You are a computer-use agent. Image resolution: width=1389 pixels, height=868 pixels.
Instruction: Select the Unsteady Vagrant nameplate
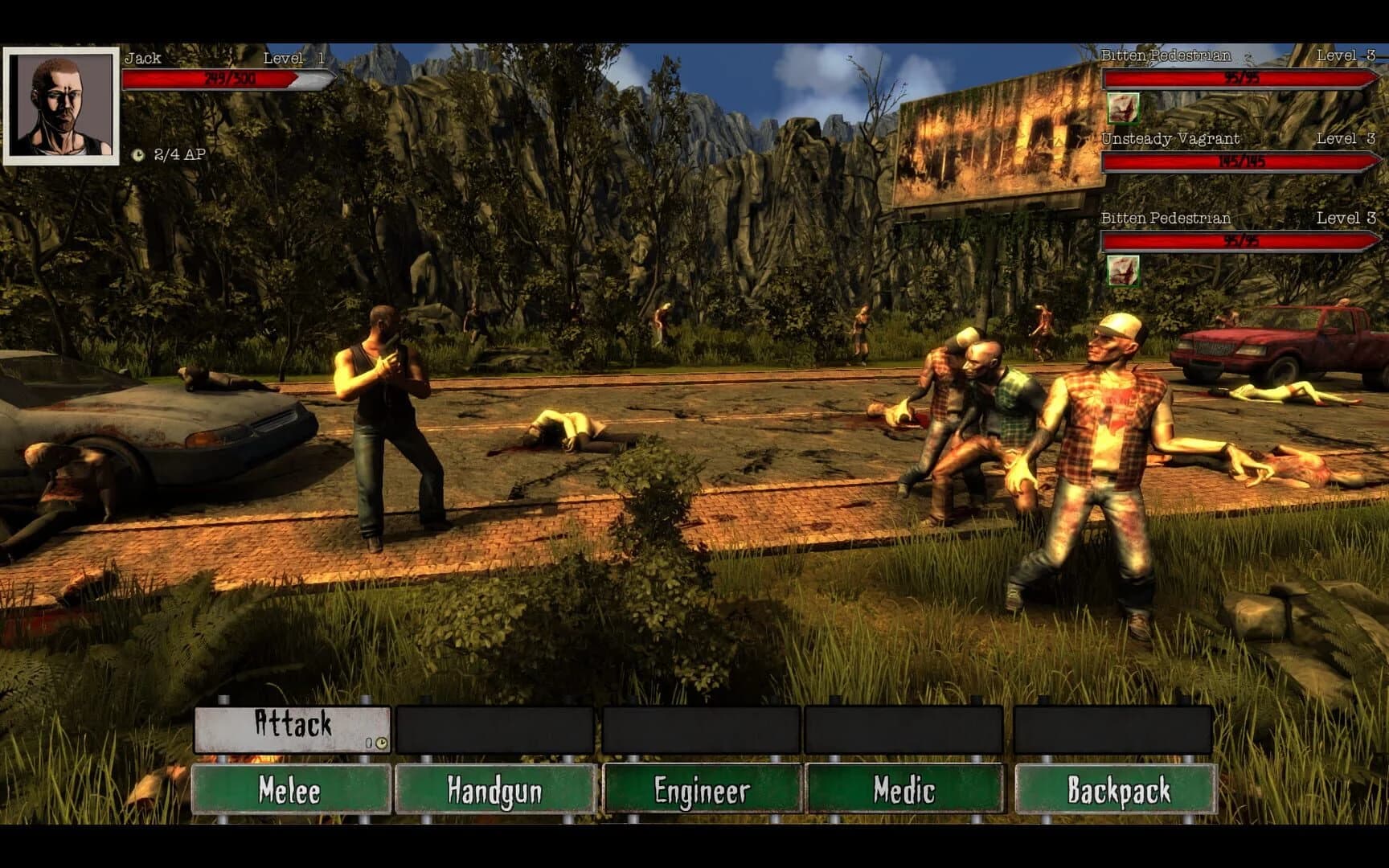click(x=1171, y=138)
